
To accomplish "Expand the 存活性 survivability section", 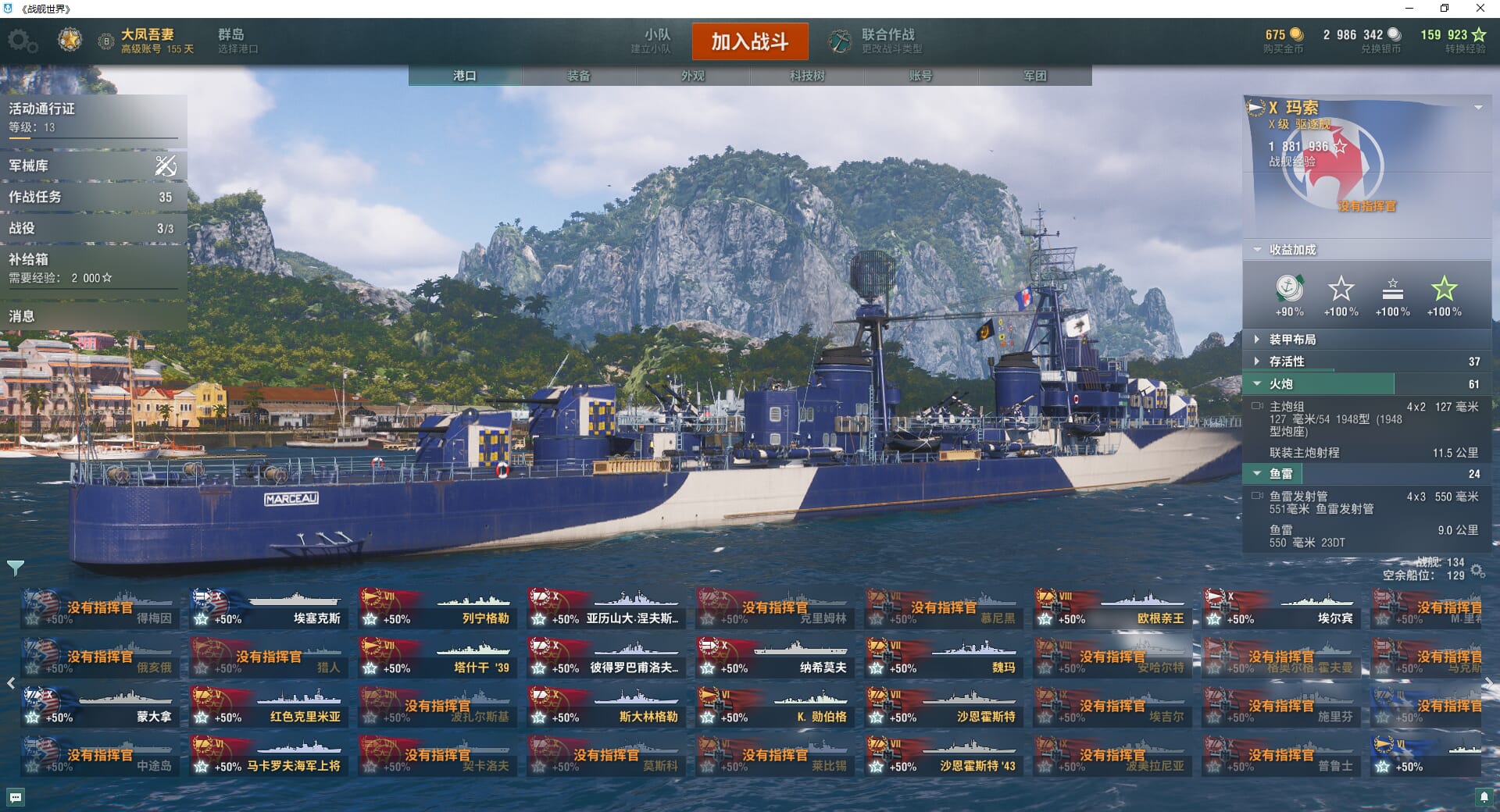I will [1287, 361].
